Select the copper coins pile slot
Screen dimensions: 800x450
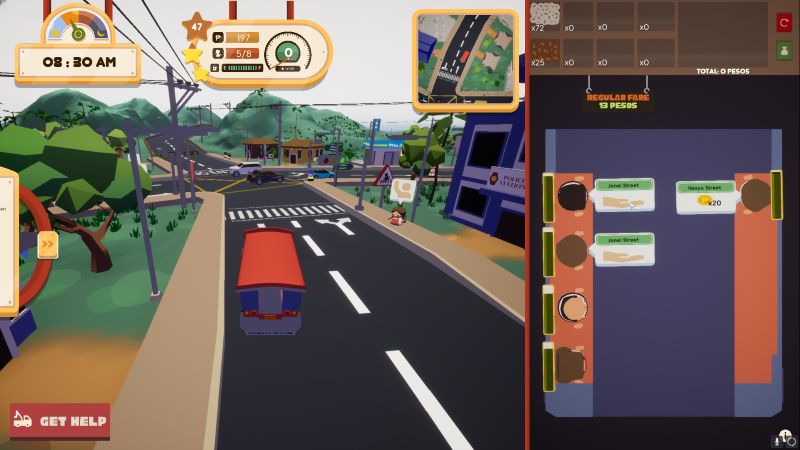click(545, 48)
